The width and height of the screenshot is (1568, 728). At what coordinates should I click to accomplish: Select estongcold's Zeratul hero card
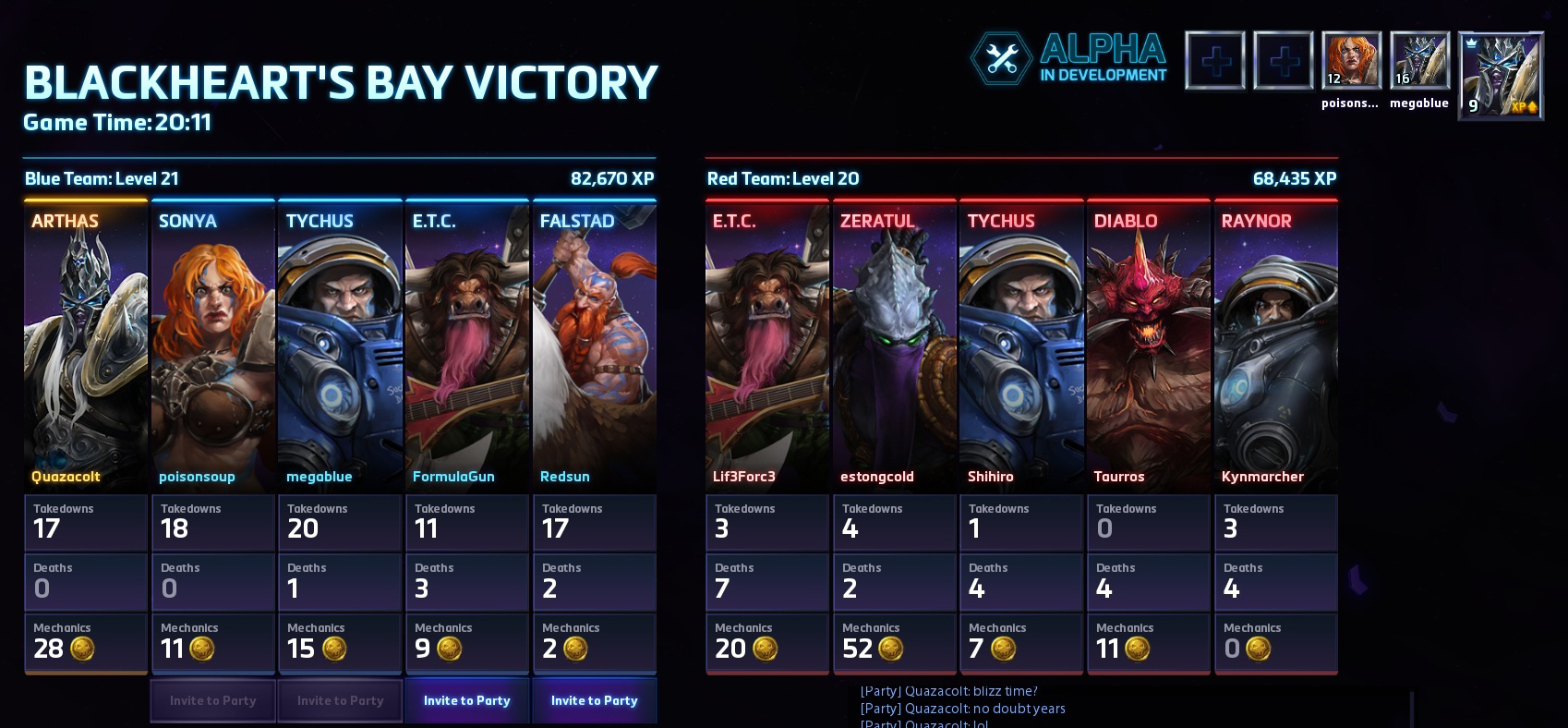pyautogui.click(x=895, y=346)
